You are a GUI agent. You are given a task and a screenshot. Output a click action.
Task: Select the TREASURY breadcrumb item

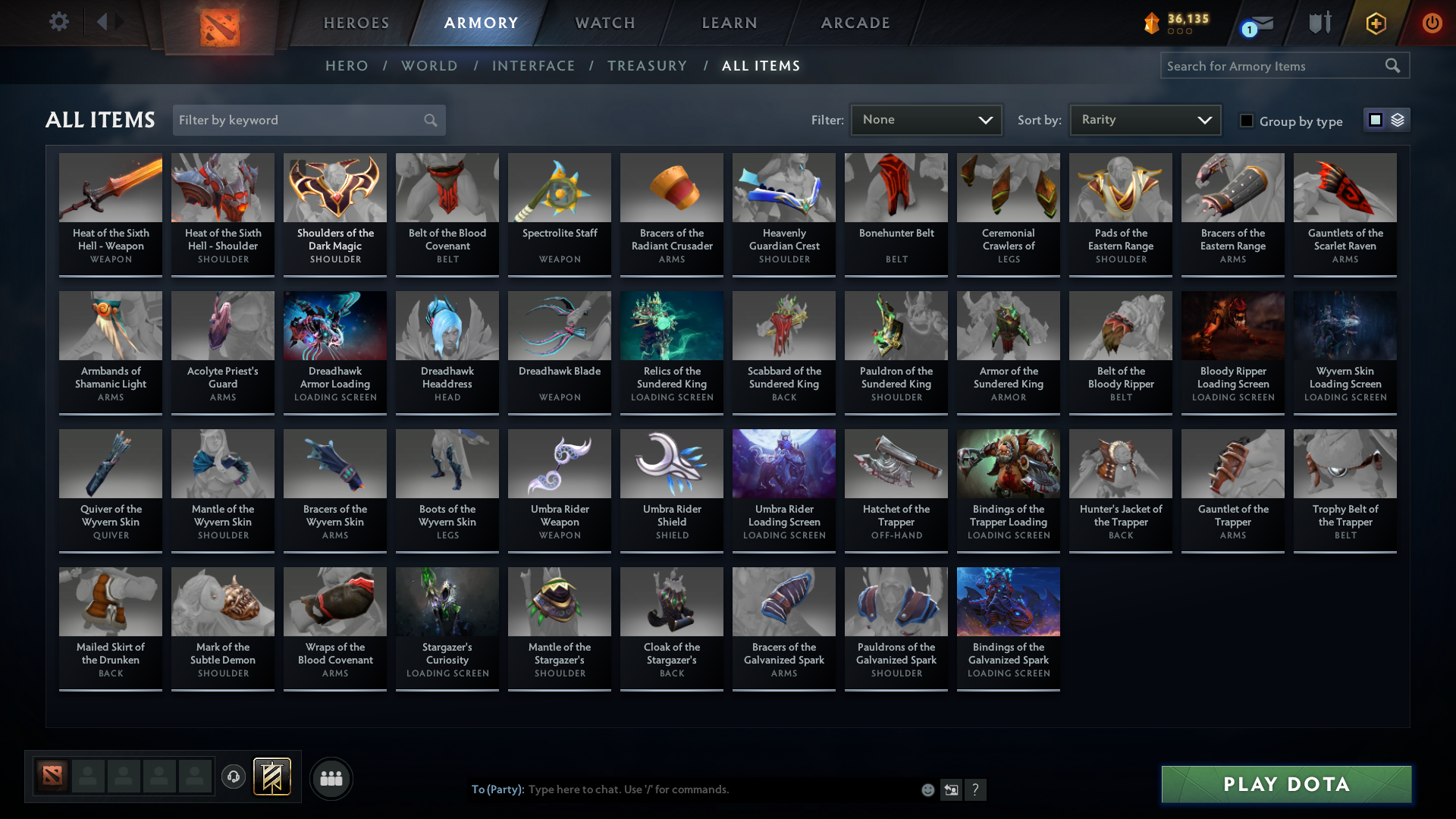(647, 66)
